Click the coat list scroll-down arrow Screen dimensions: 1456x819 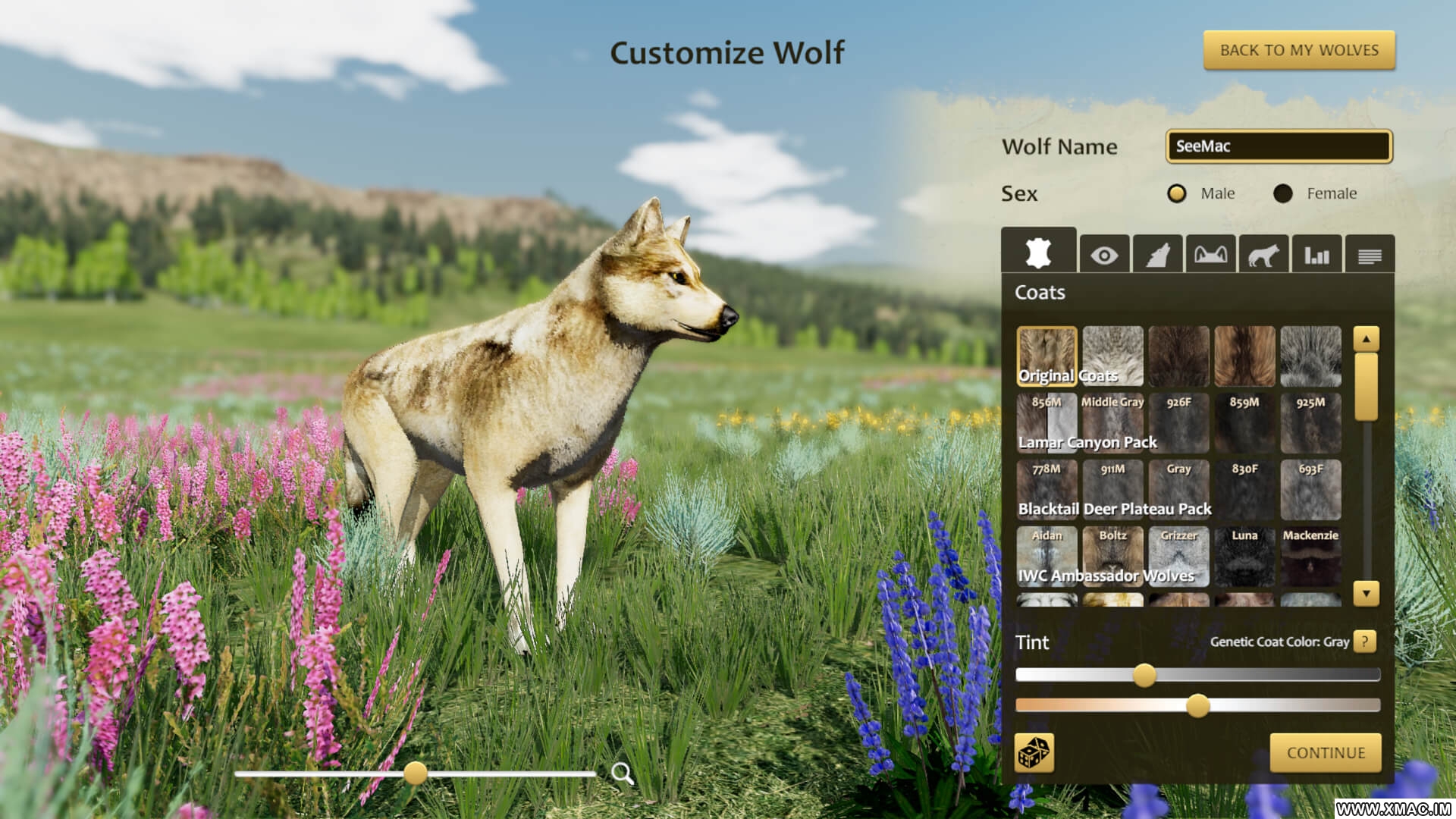pyautogui.click(x=1366, y=593)
